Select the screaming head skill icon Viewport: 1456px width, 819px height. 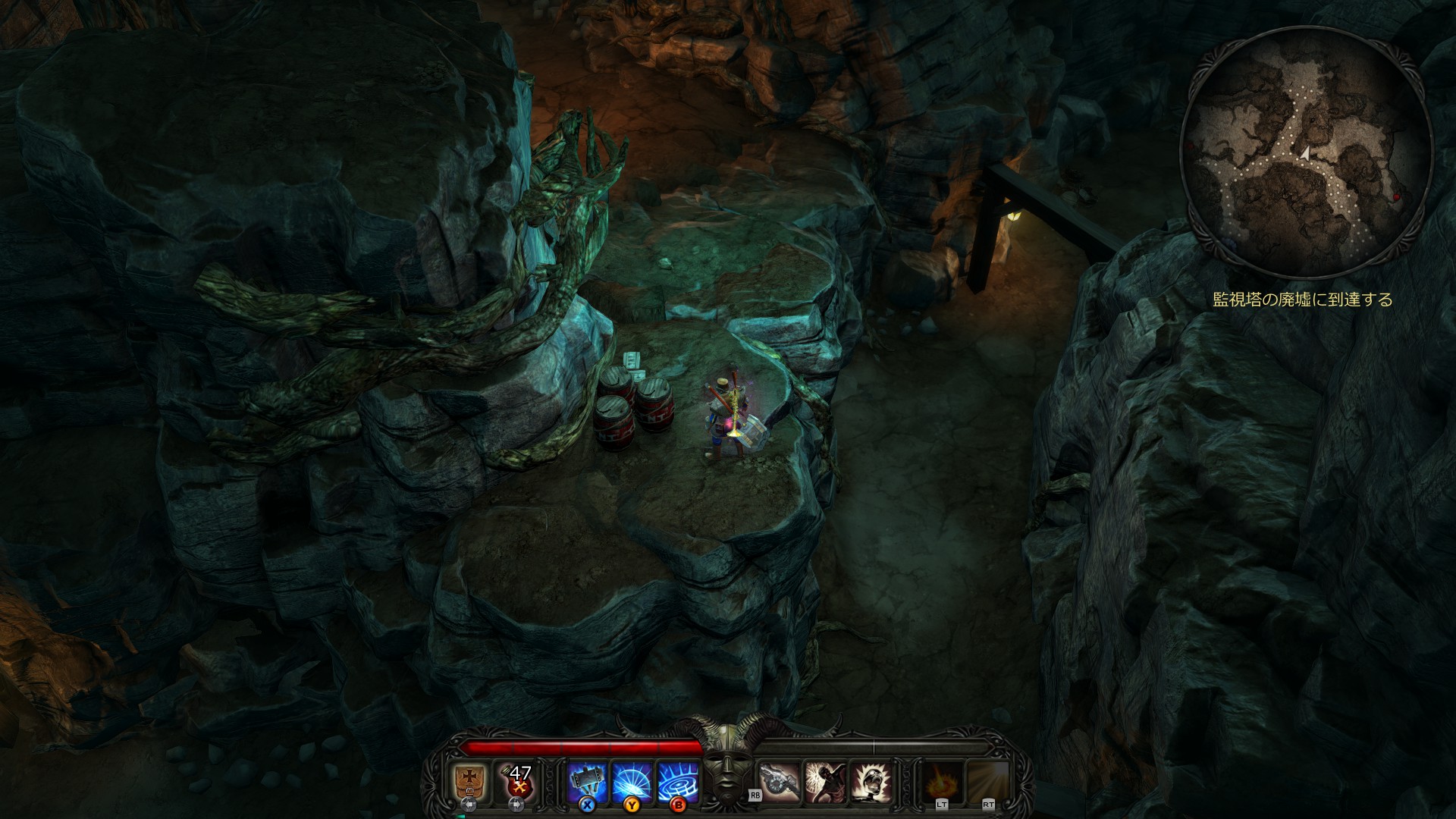pyautogui.click(x=871, y=781)
